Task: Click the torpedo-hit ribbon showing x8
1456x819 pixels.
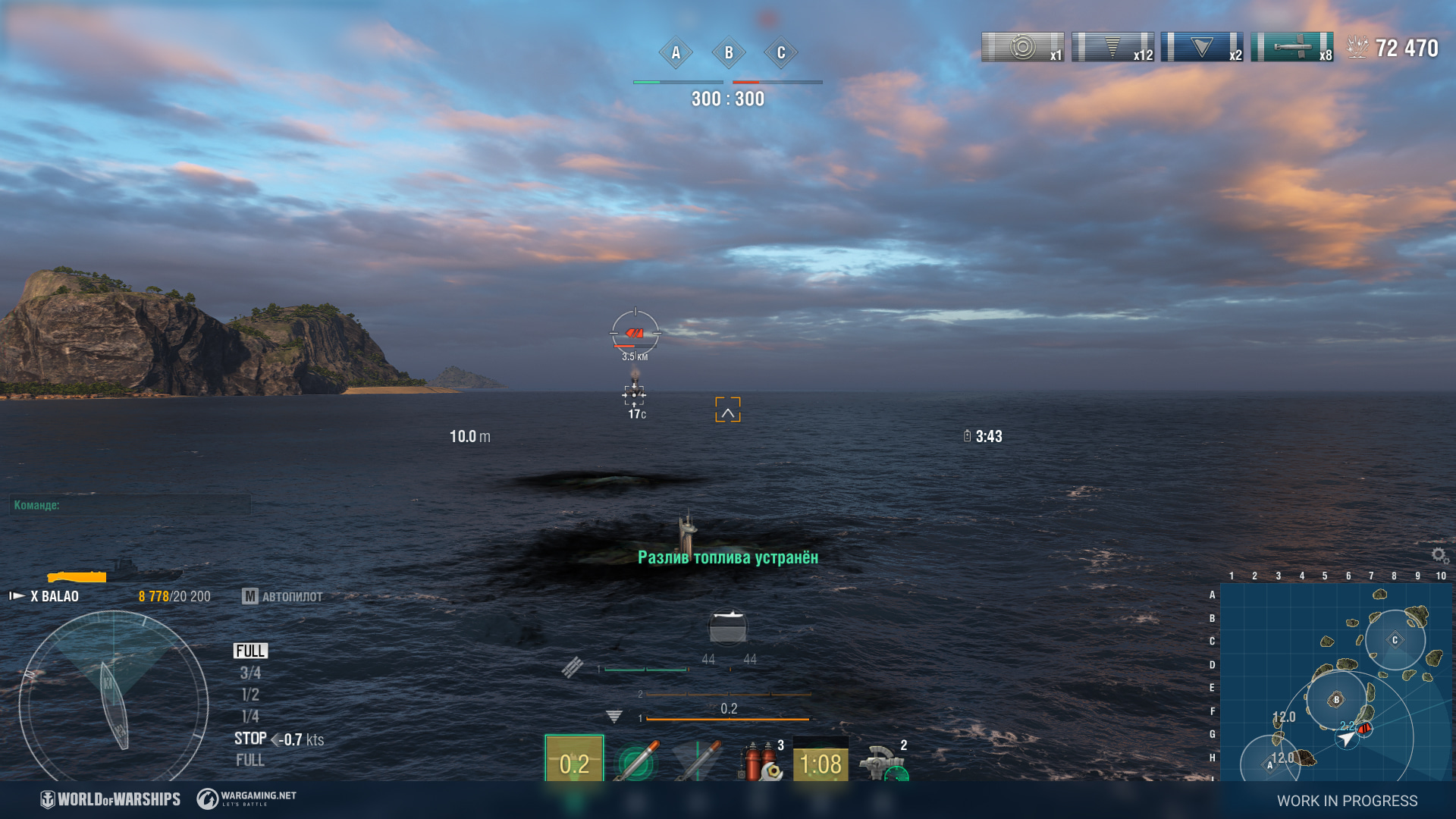Action: click(1292, 47)
